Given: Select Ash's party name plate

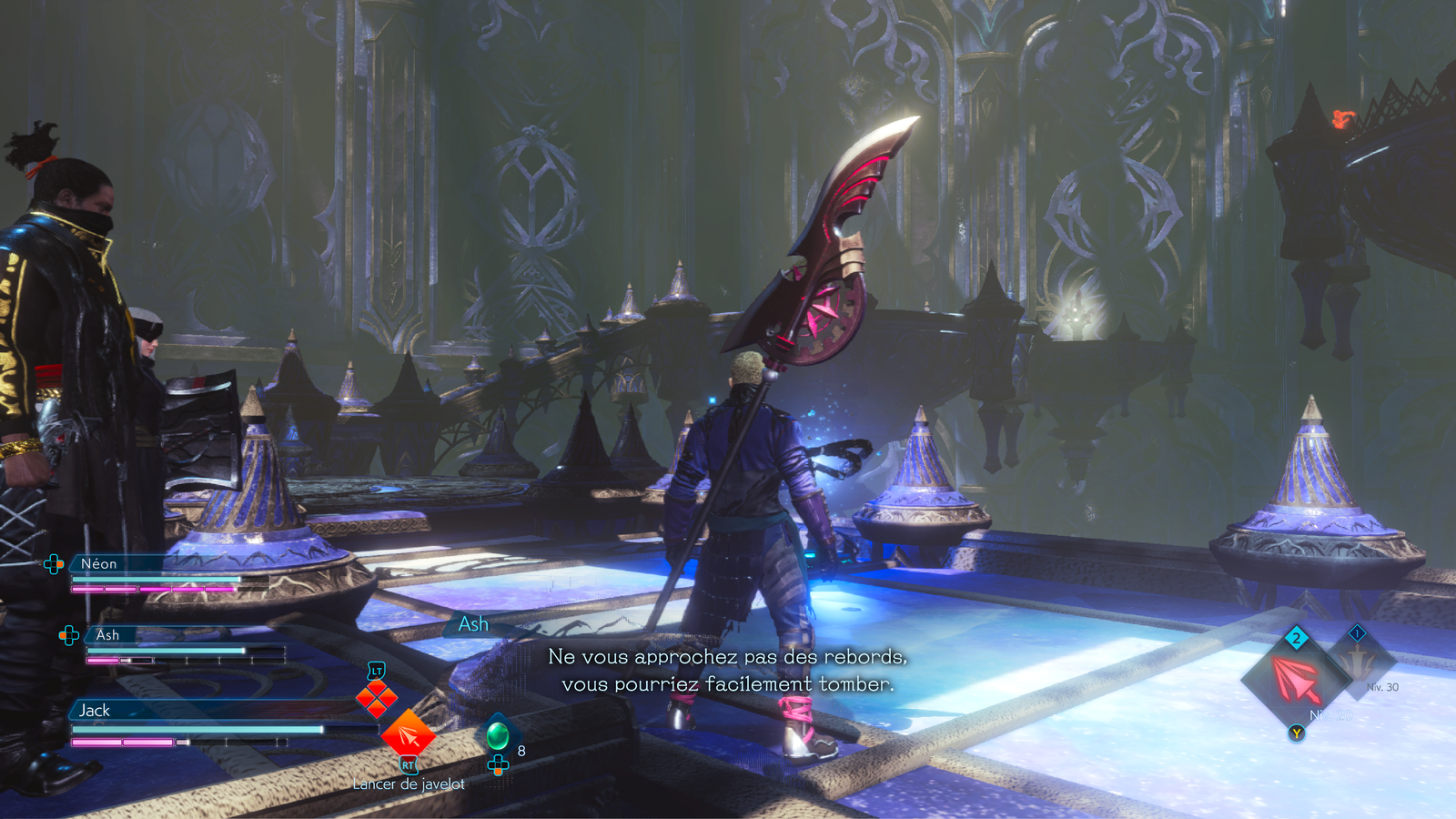Looking at the screenshot, I should pyautogui.click(x=107, y=635).
